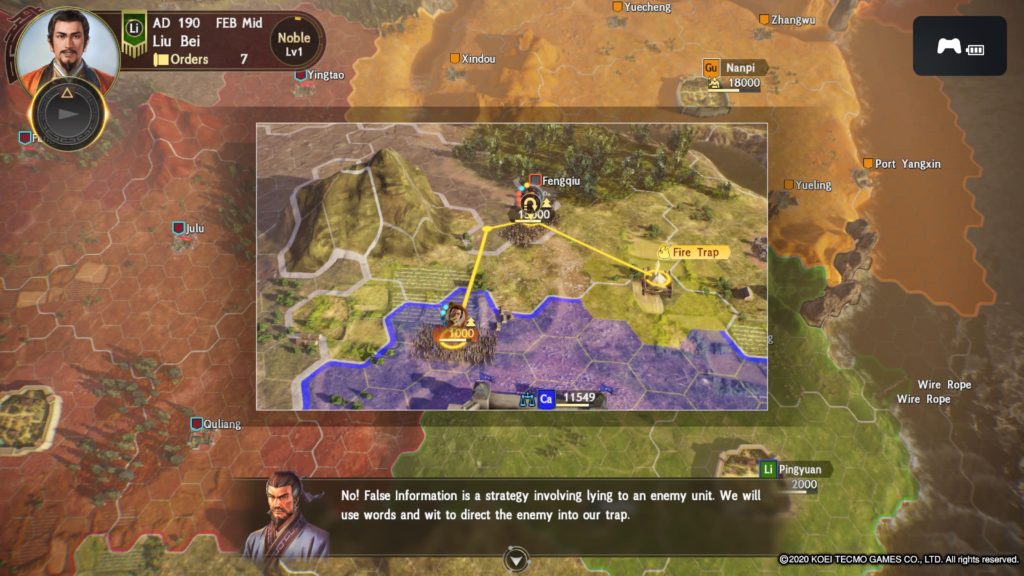Image resolution: width=1024 pixels, height=576 pixels.
Task: Select the Zhangwu map marker
Action: click(x=764, y=19)
